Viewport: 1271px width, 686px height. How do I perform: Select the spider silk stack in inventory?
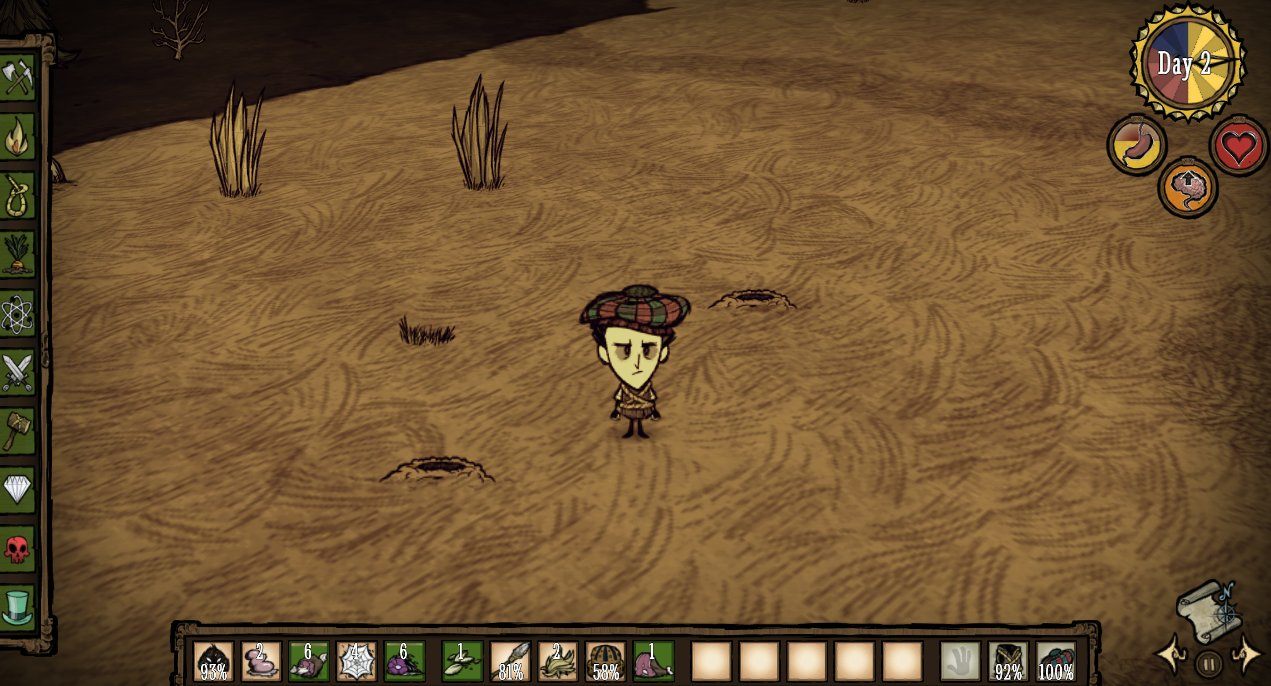pyautogui.click(x=356, y=661)
